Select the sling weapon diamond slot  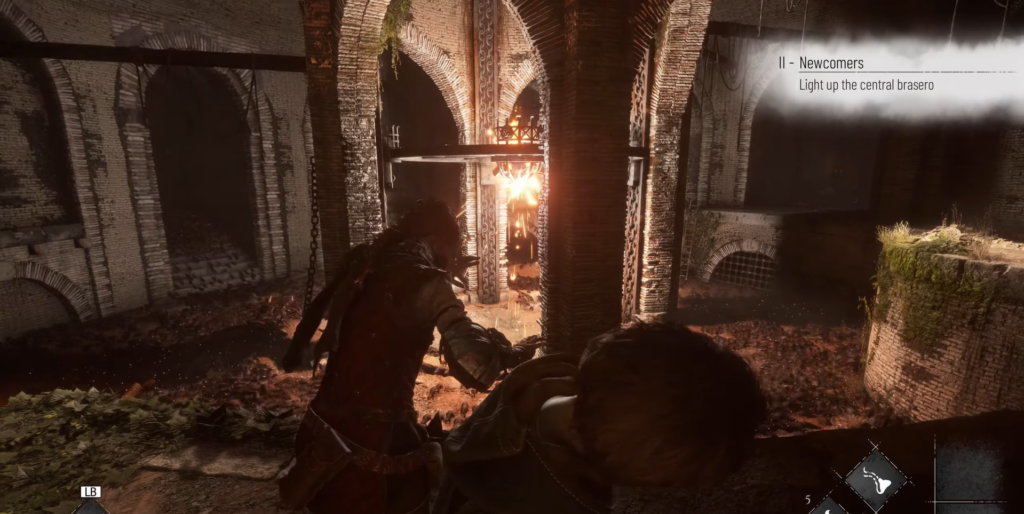(876, 481)
